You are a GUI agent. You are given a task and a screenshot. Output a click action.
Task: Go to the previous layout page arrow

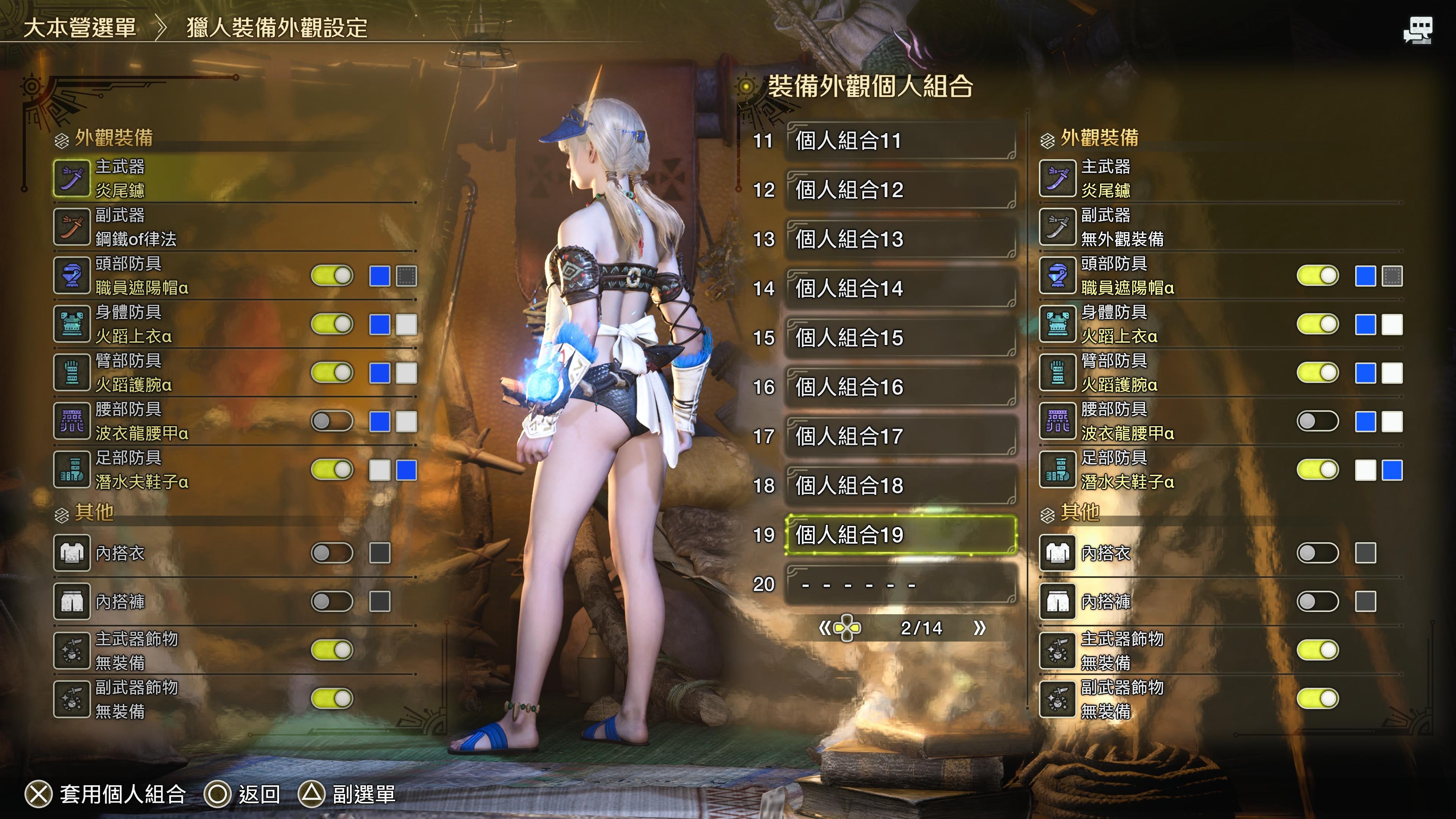[825, 628]
